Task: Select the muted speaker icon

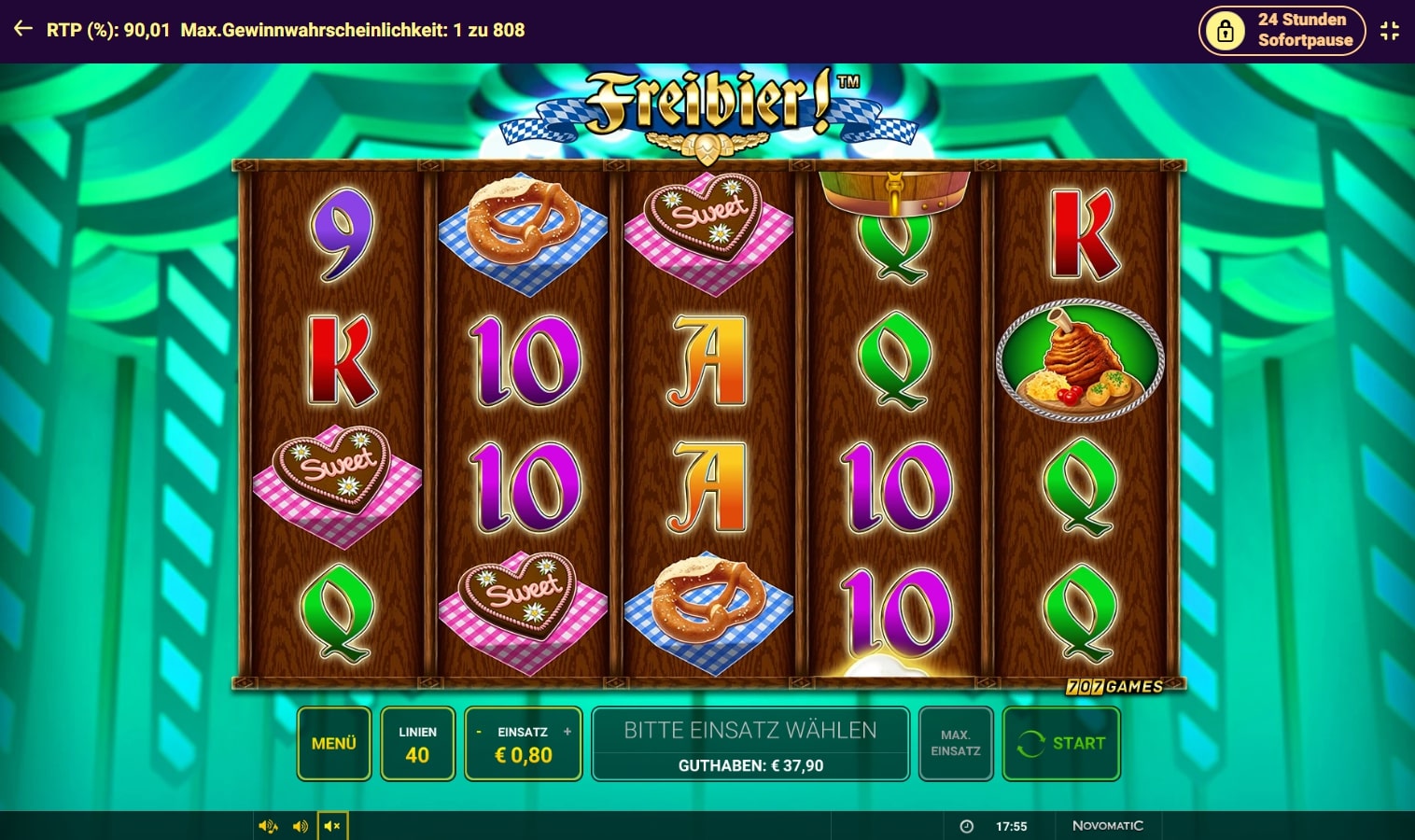Action: click(x=332, y=826)
